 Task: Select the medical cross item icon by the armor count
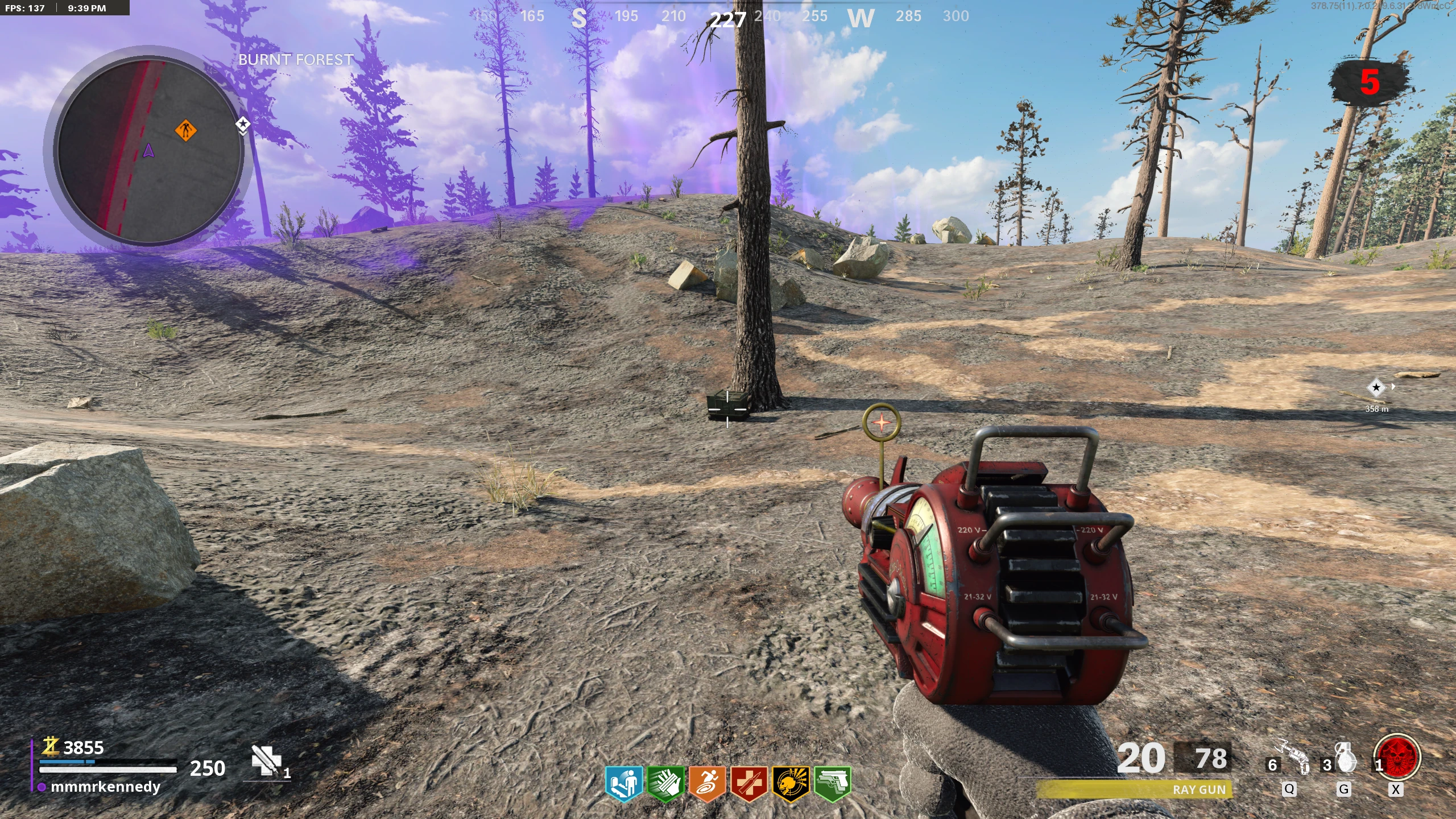coord(266,761)
